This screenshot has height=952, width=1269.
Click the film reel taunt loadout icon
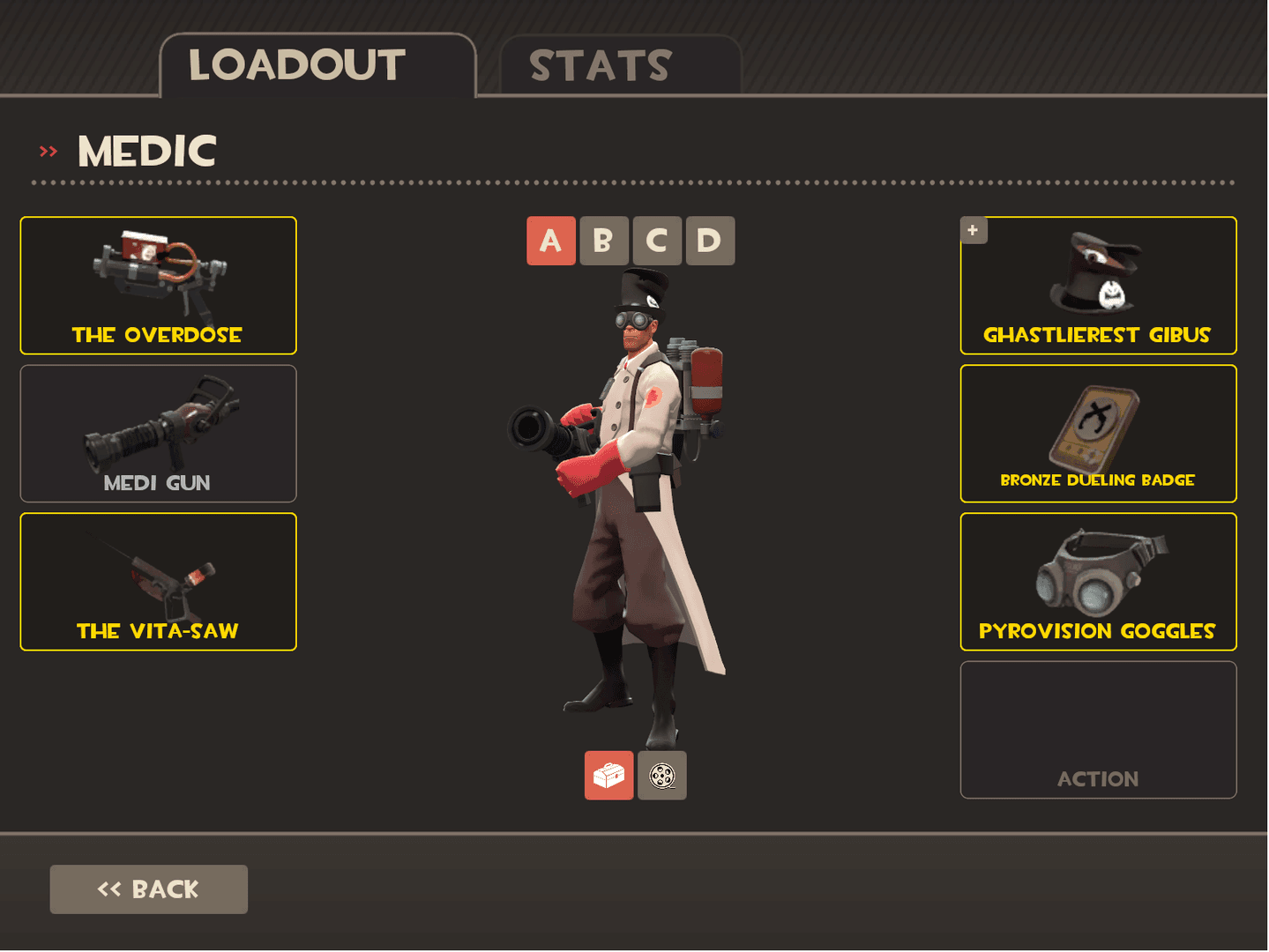pos(661,776)
